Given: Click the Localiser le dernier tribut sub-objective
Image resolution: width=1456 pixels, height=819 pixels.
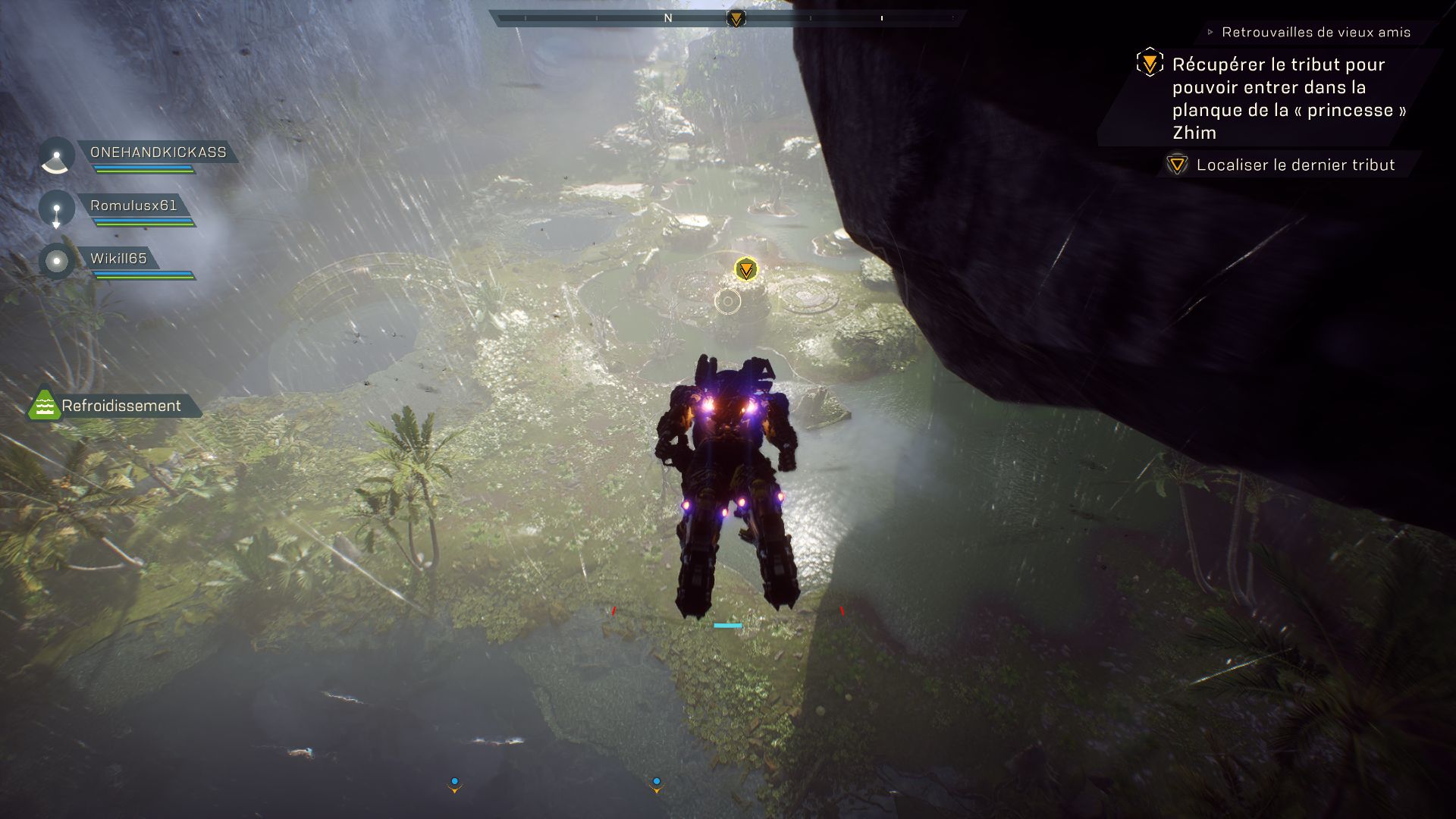Looking at the screenshot, I should click(x=1295, y=165).
